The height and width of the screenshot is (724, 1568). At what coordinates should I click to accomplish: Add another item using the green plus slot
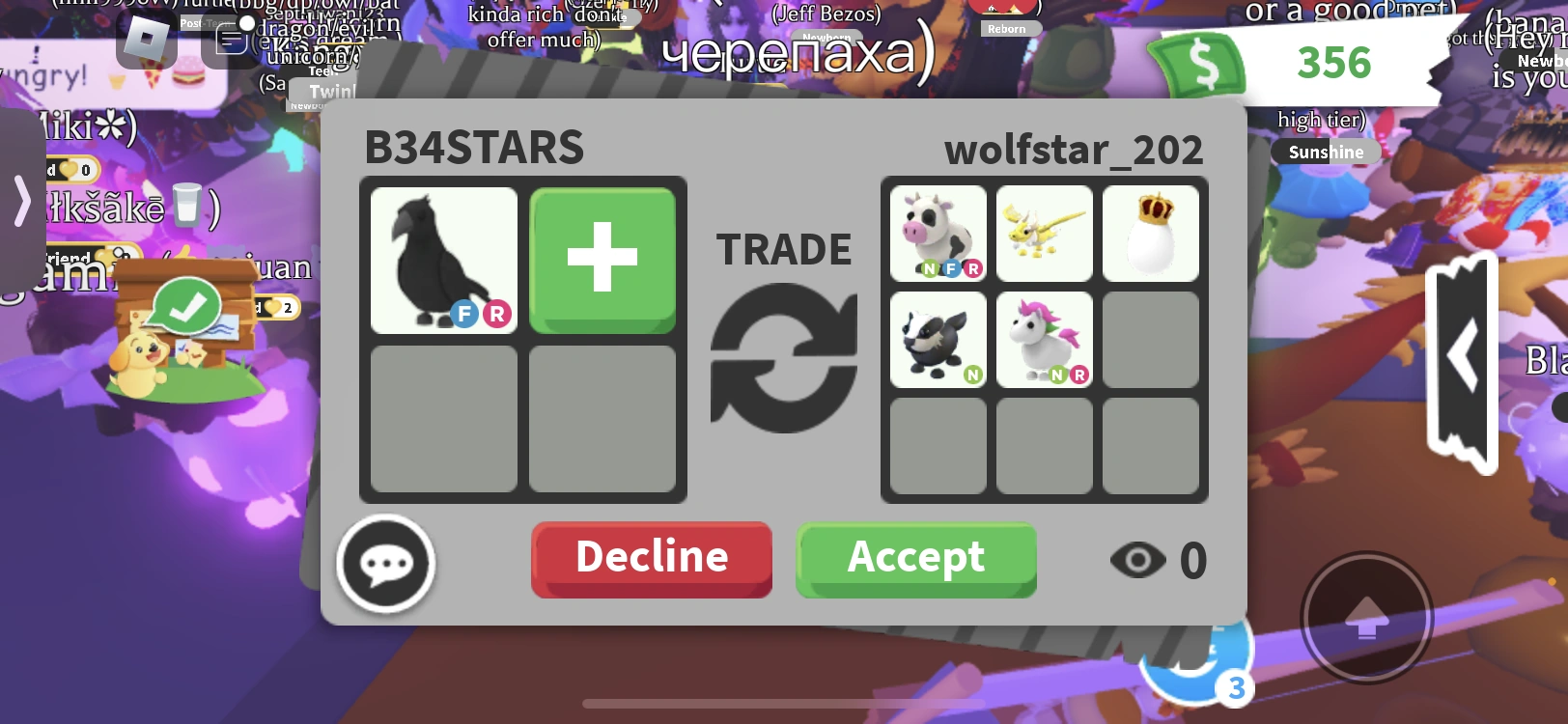point(602,259)
